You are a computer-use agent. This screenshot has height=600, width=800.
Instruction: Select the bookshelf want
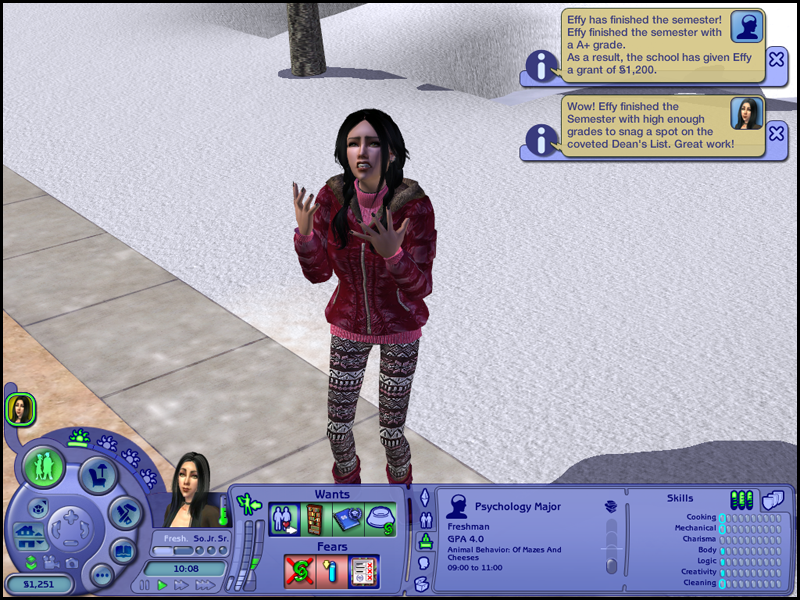(315, 520)
